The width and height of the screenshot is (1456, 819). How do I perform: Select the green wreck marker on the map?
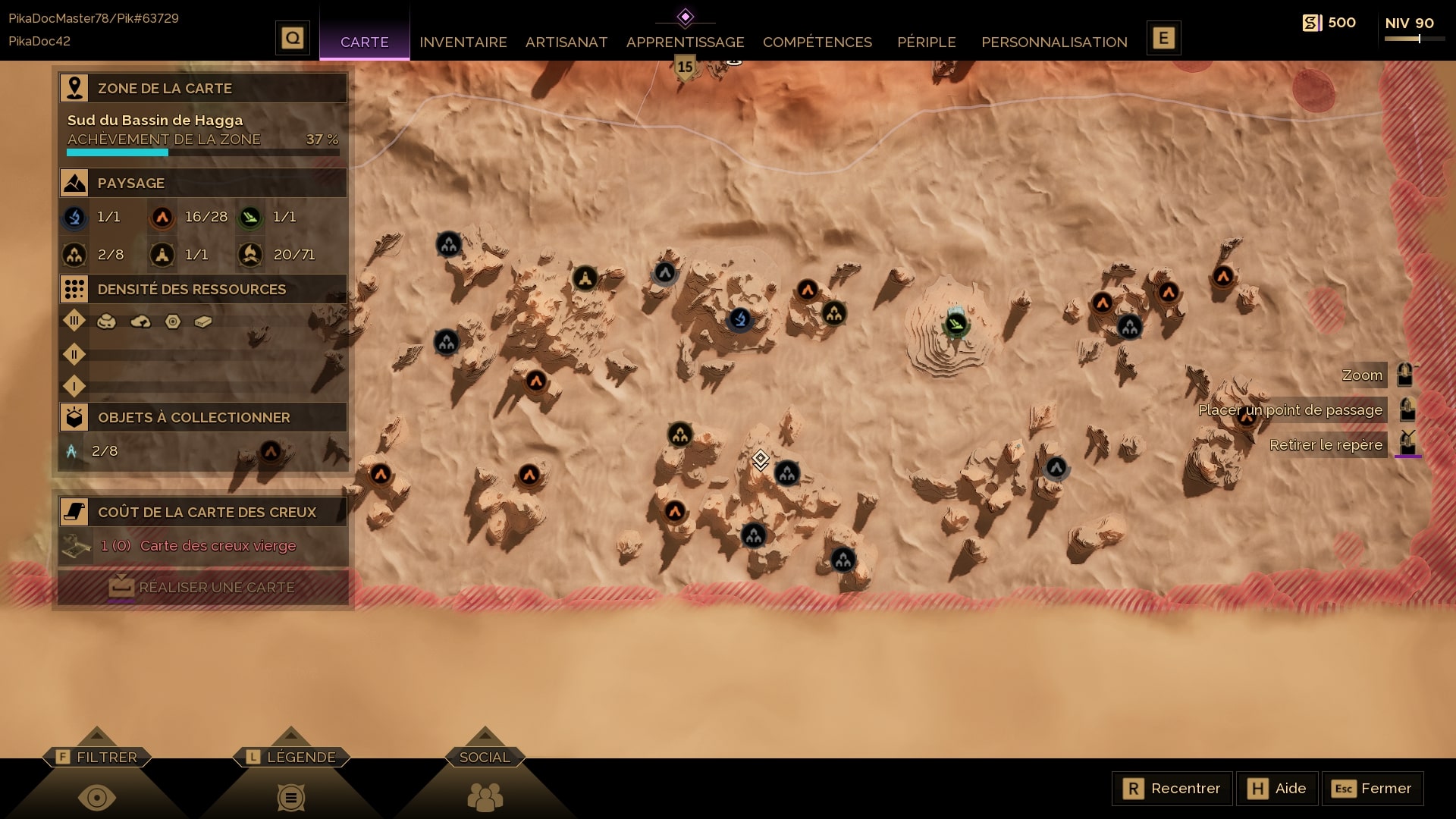coord(955,325)
